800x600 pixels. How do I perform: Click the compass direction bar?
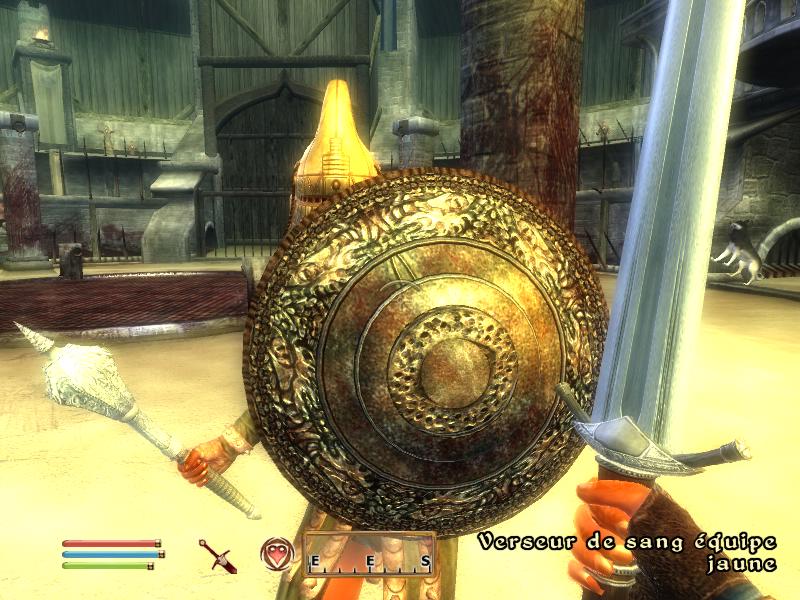pos(370,558)
